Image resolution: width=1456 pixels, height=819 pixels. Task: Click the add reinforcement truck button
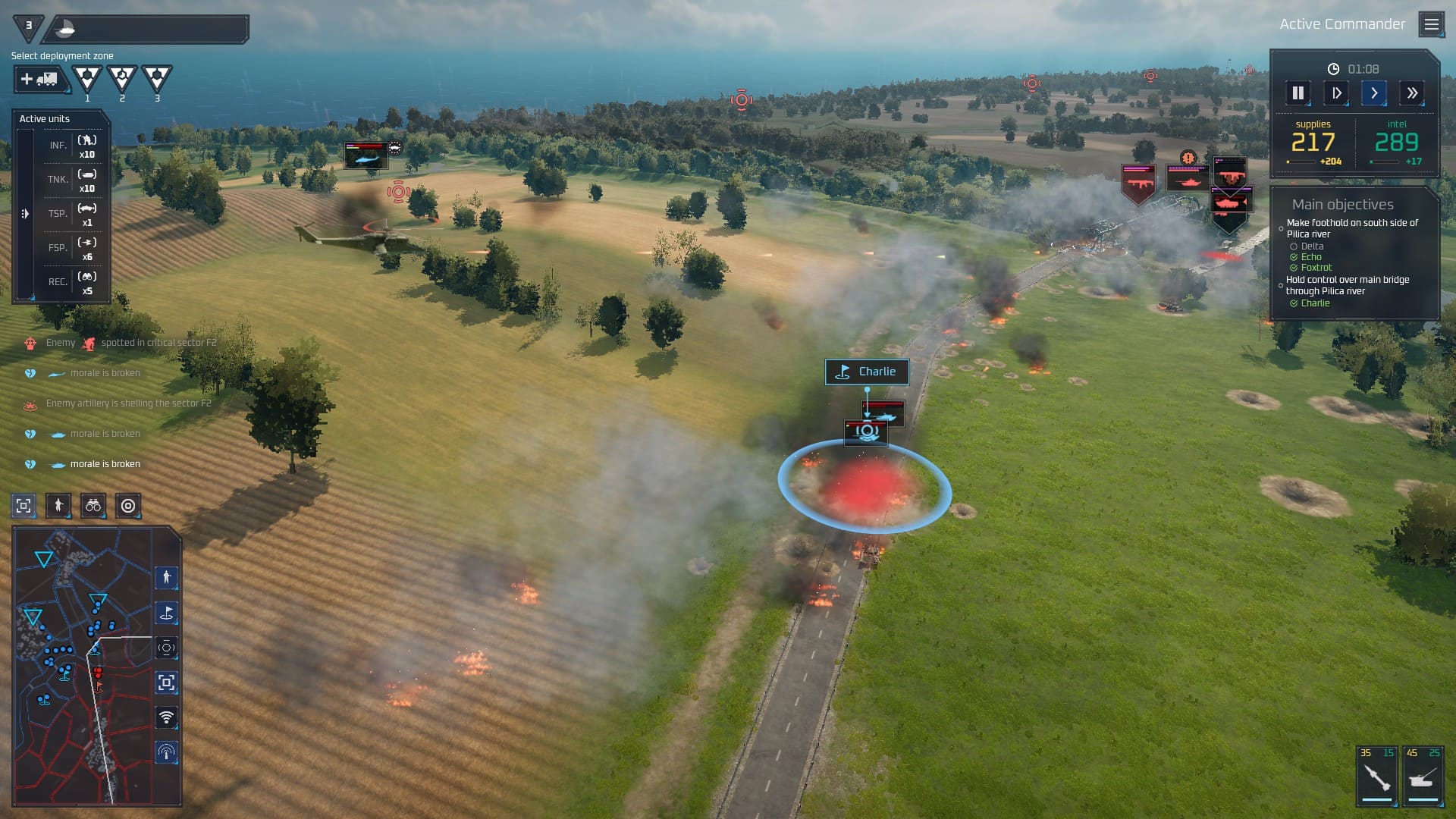[x=39, y=79]
